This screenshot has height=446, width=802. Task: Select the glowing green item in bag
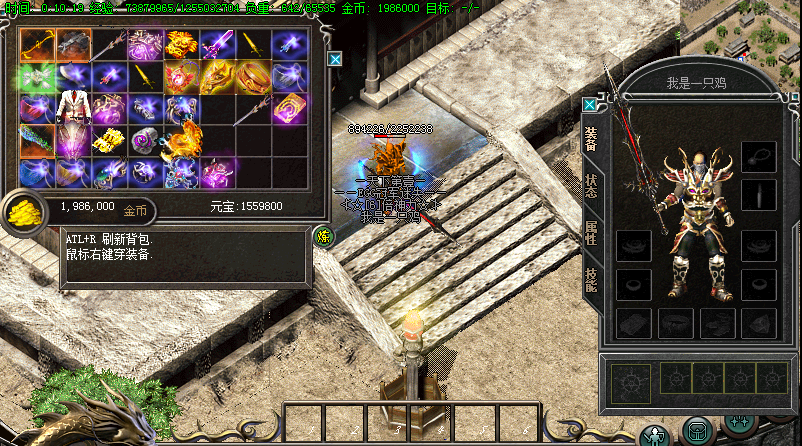pos(37,77)
